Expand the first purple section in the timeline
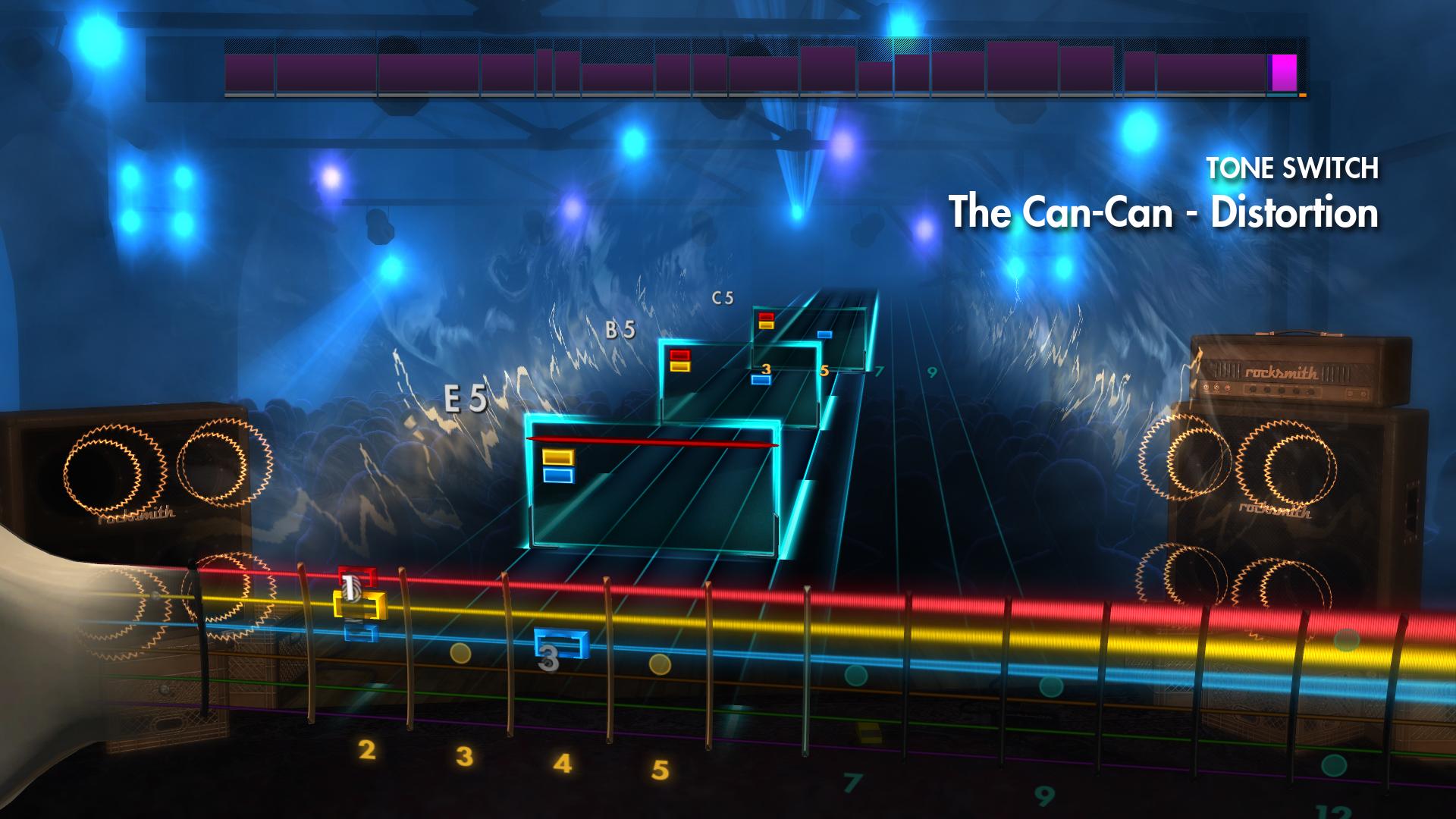The height and width of the screenshot is (819, 1456). coord(250,72)
